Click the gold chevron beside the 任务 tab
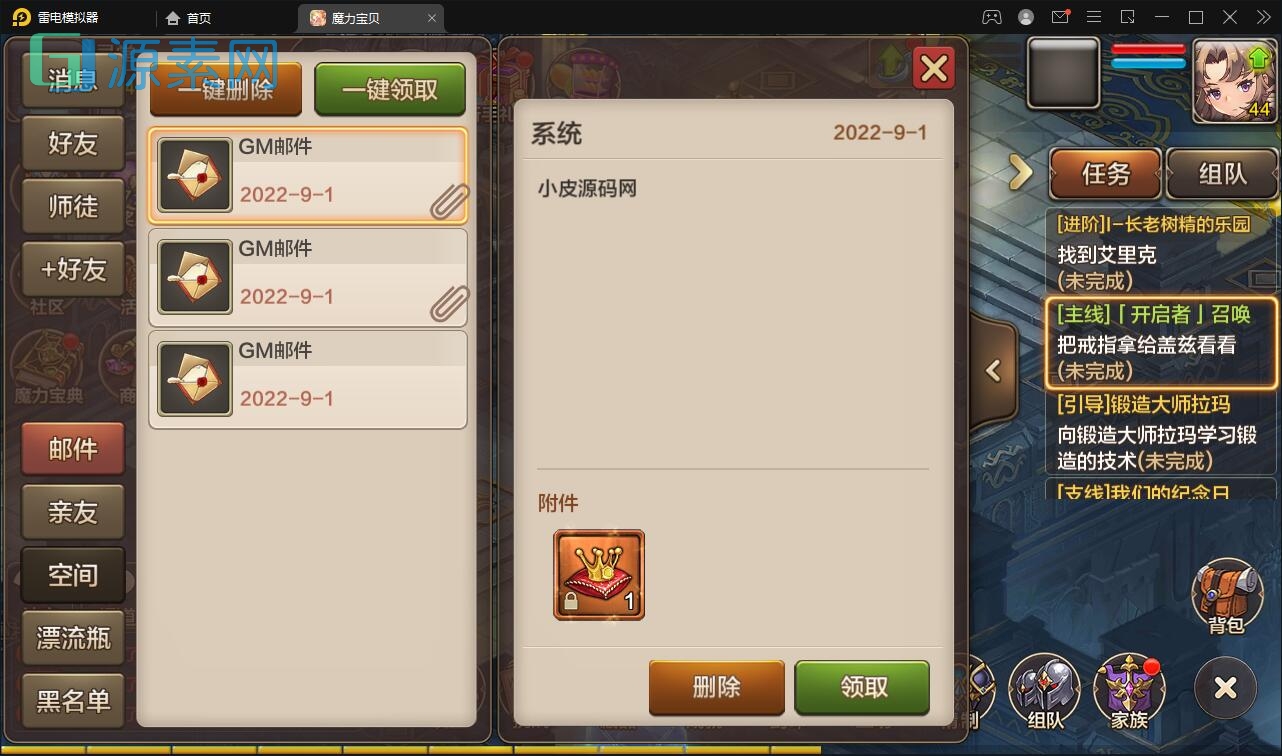The height and width of the screenshot is (756, 1282). pos(1019,172)
